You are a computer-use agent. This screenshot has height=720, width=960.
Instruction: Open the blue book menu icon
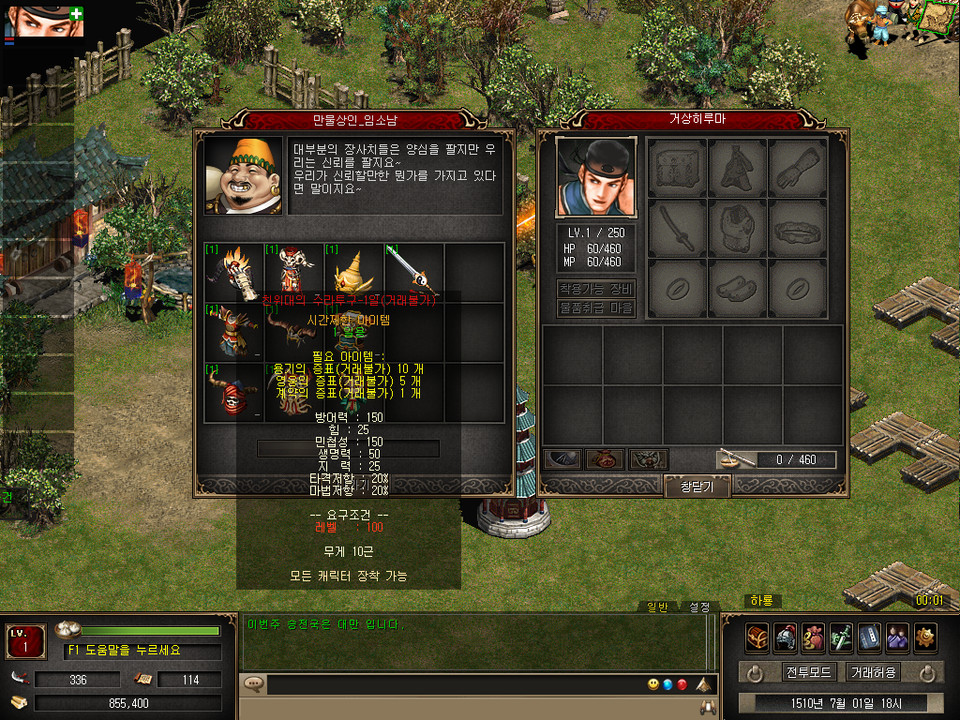click(869, 637)
